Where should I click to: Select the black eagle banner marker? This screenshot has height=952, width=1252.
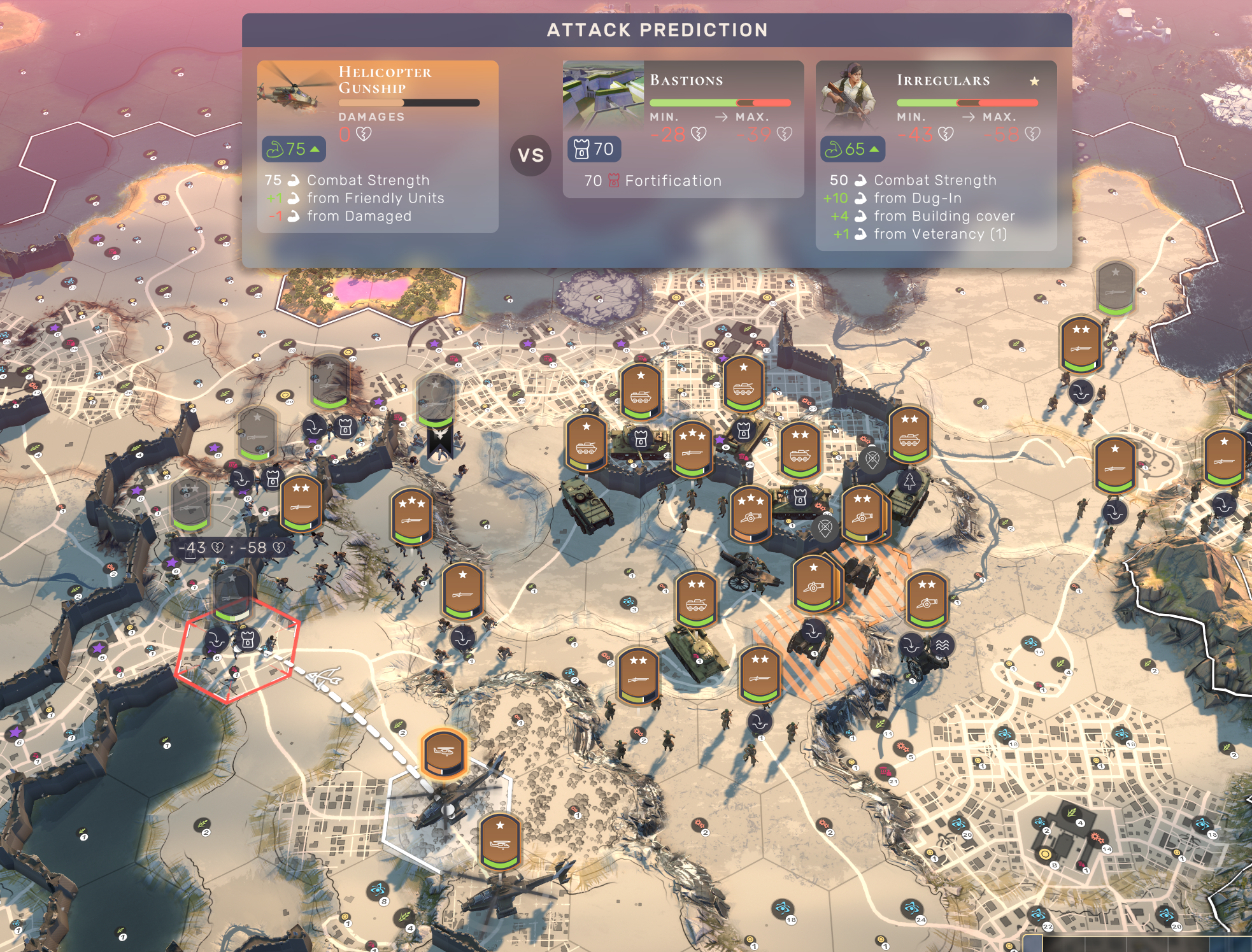[440, 442]
